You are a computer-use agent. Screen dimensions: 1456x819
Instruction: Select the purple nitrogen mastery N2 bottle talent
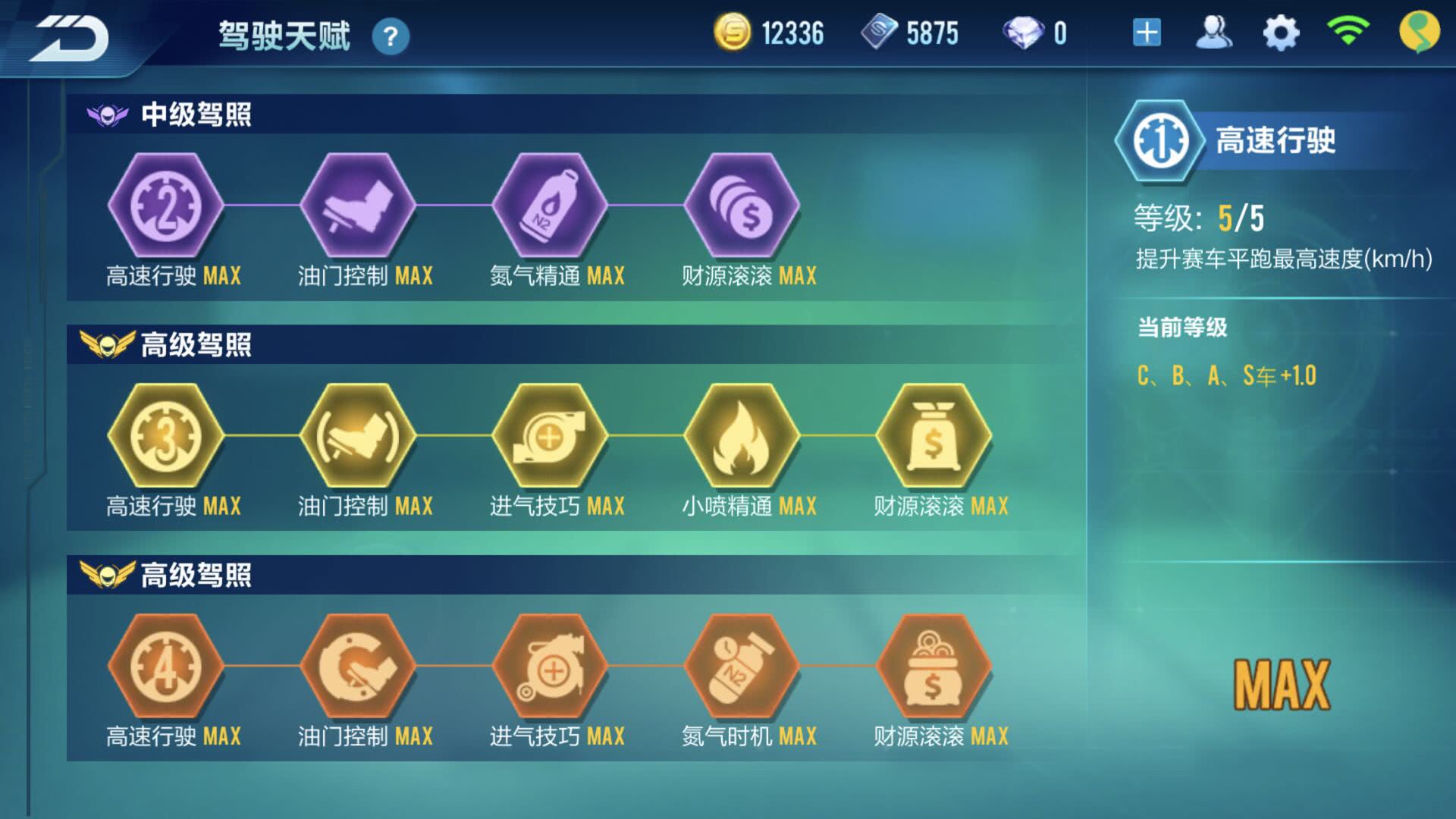click(549, 206)
